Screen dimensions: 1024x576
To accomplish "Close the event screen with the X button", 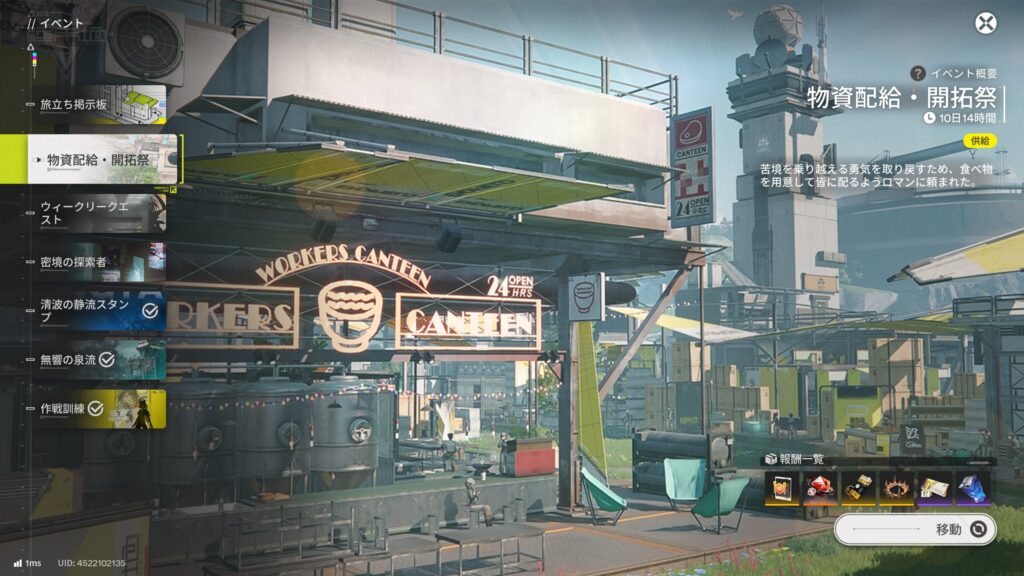I will click(986, 23).
